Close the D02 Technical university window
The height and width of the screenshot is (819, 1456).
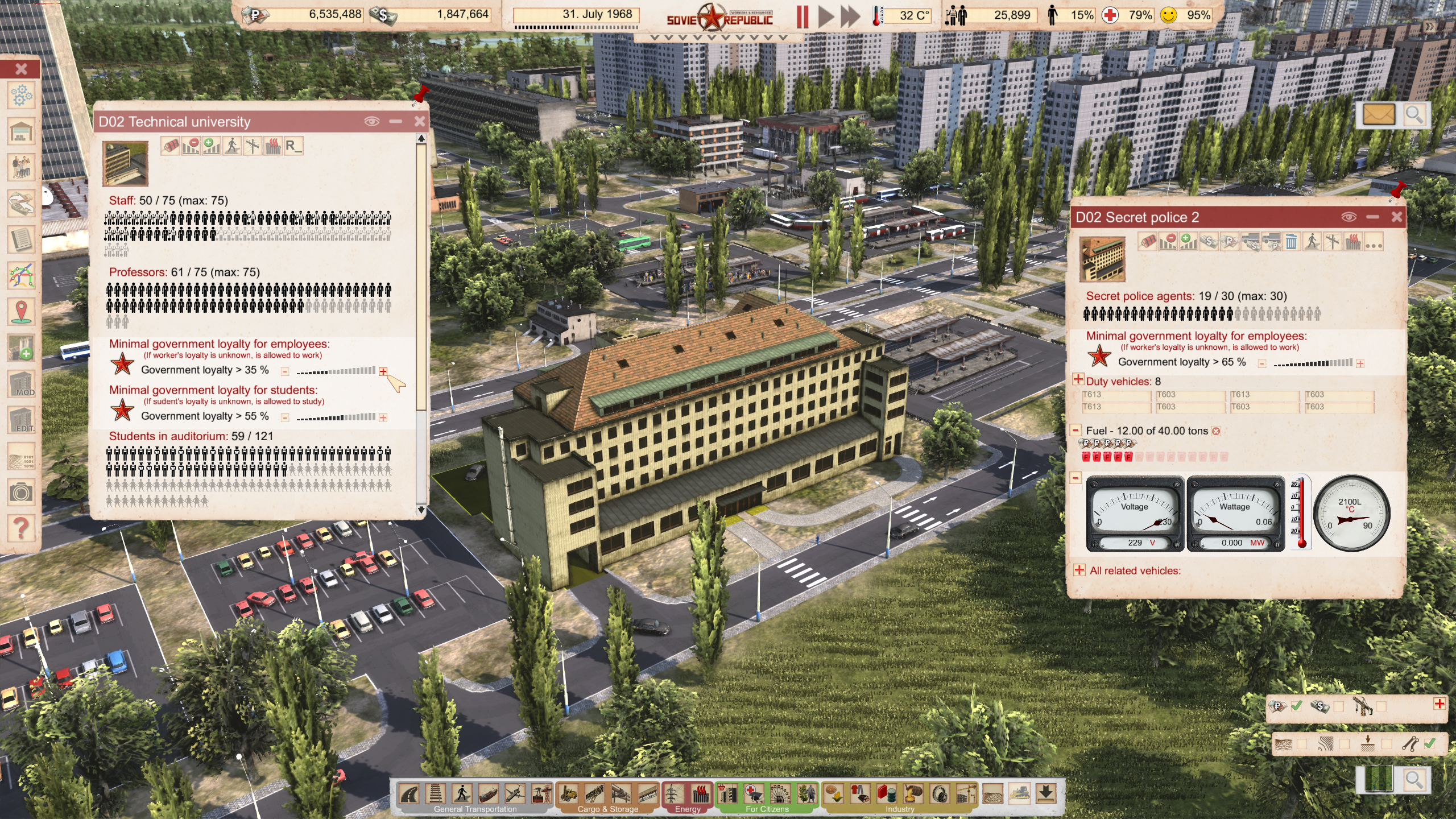click(x=420, y=121)
